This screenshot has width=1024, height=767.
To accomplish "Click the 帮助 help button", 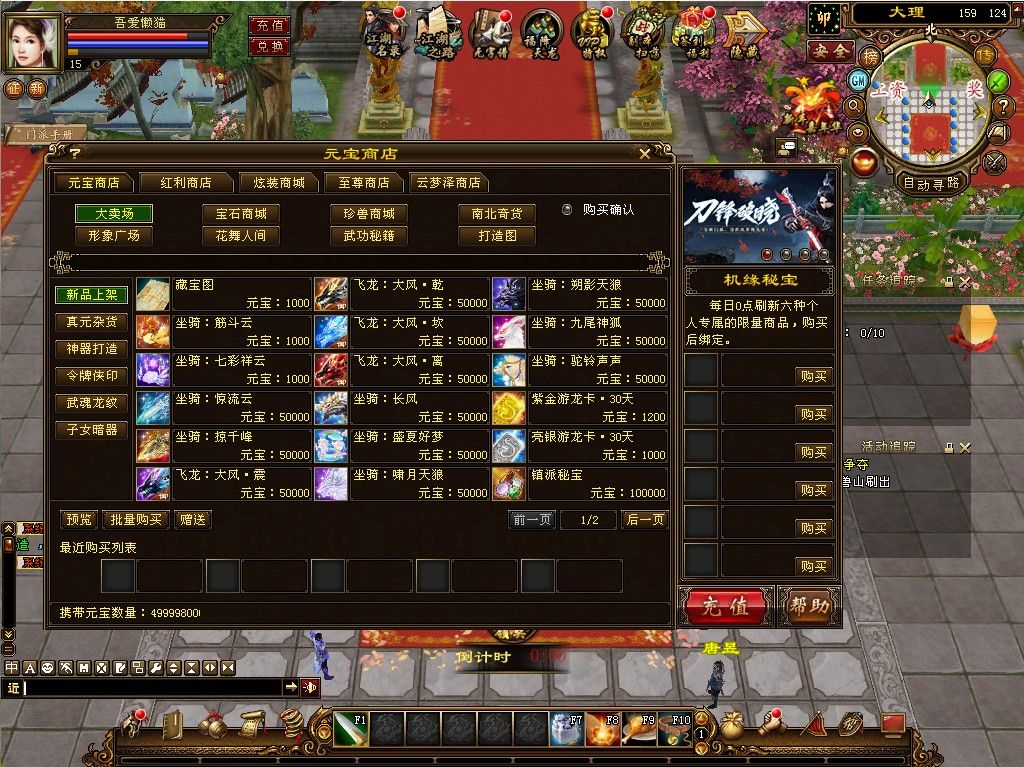I will 807,606.
